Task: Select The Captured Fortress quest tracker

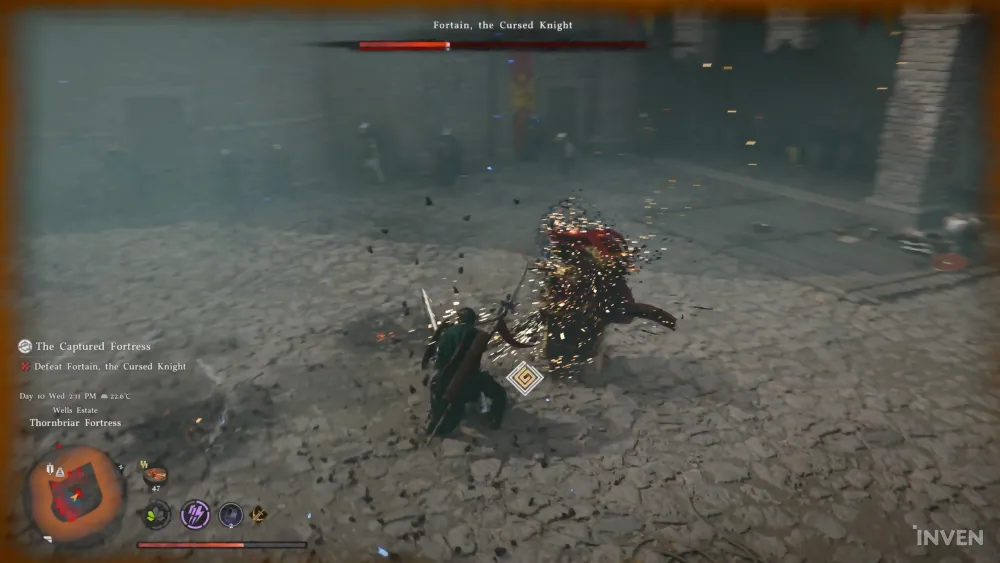Action: (x=92, y=346)
